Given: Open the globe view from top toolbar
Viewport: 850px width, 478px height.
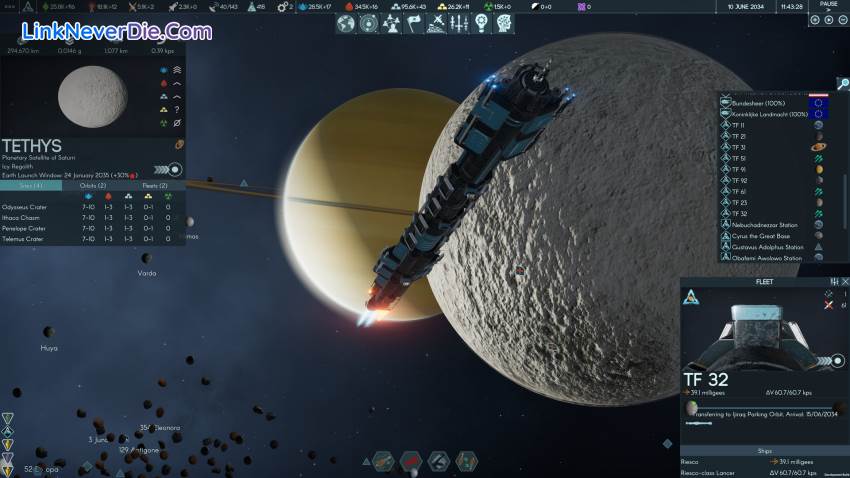Looking at the screenshot, I should tap(347, 23).
